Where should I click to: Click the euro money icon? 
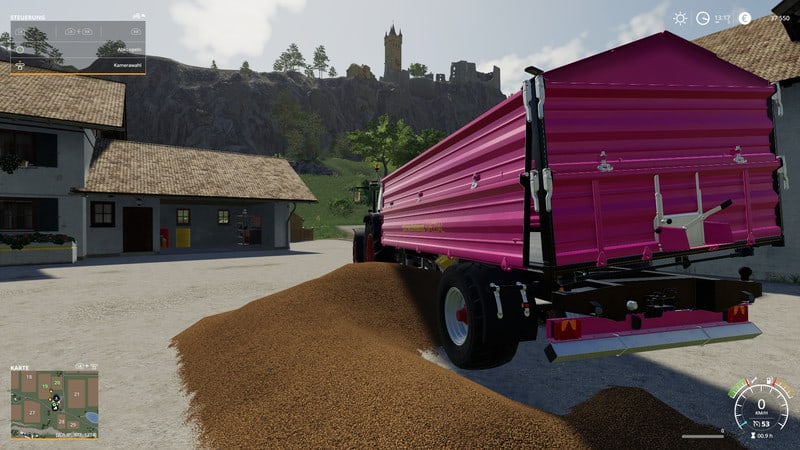744,18
